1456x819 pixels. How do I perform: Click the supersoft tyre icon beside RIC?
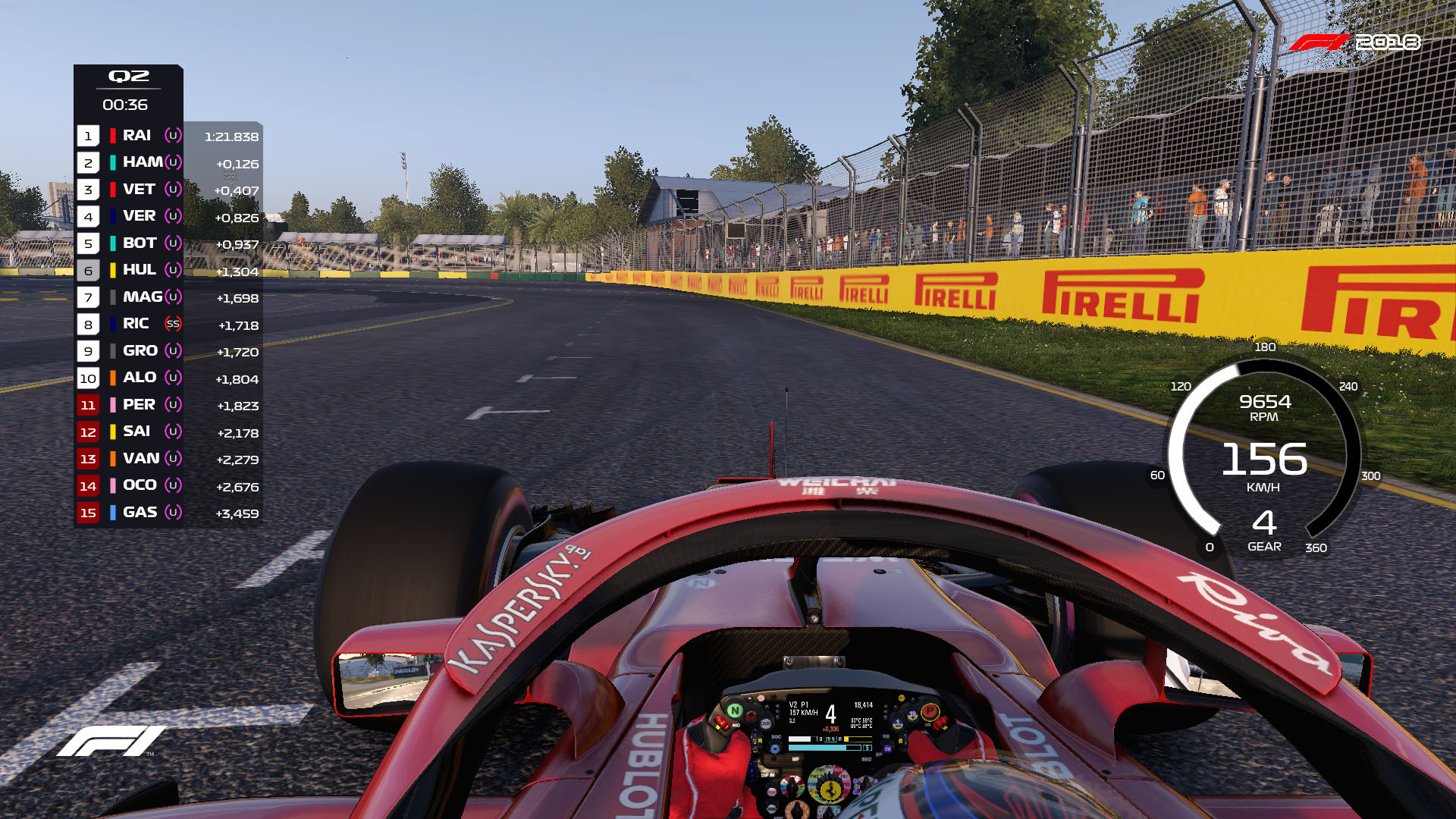point(171,324)
